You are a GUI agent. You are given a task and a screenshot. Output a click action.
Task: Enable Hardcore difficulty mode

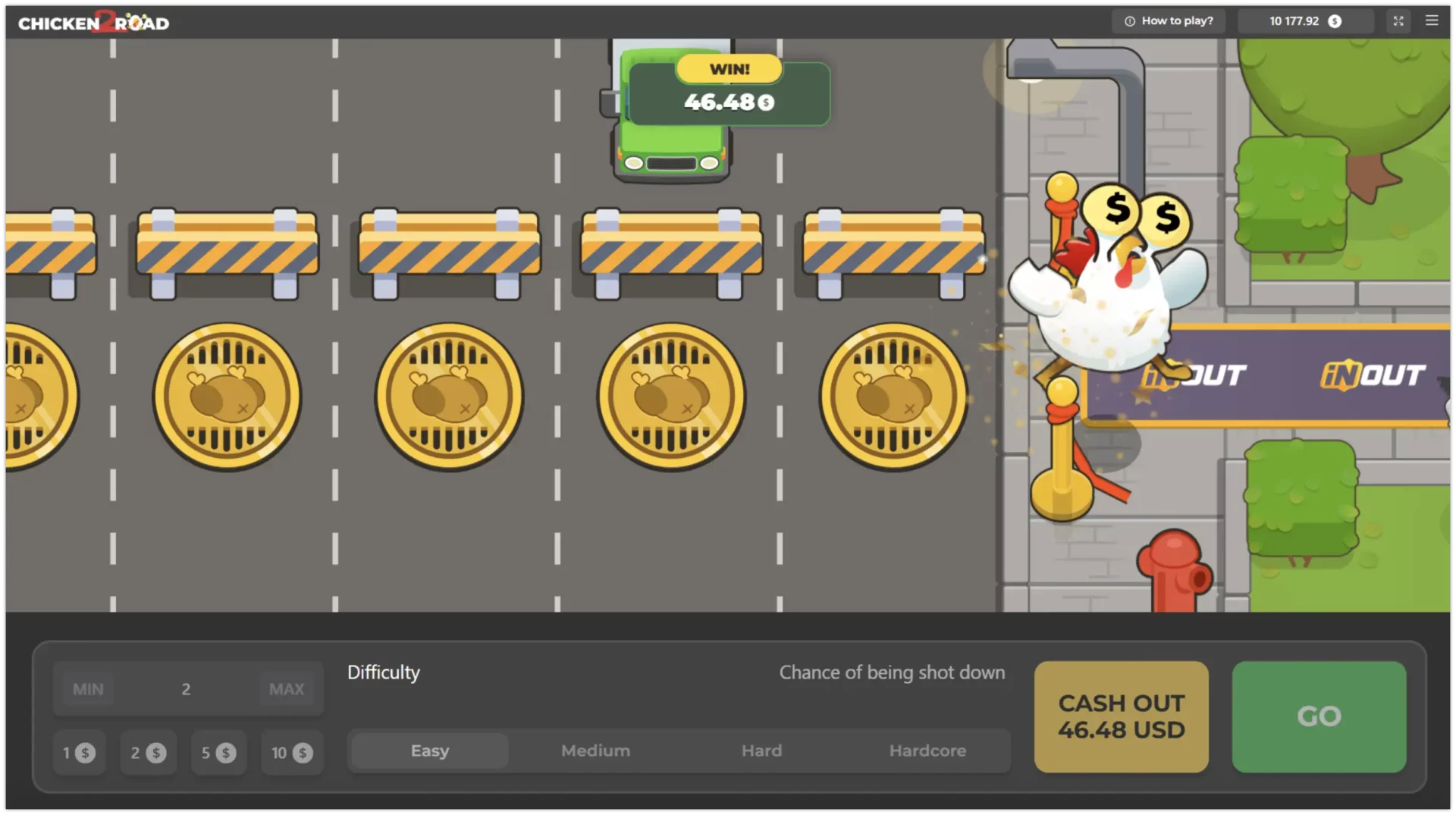927,751
